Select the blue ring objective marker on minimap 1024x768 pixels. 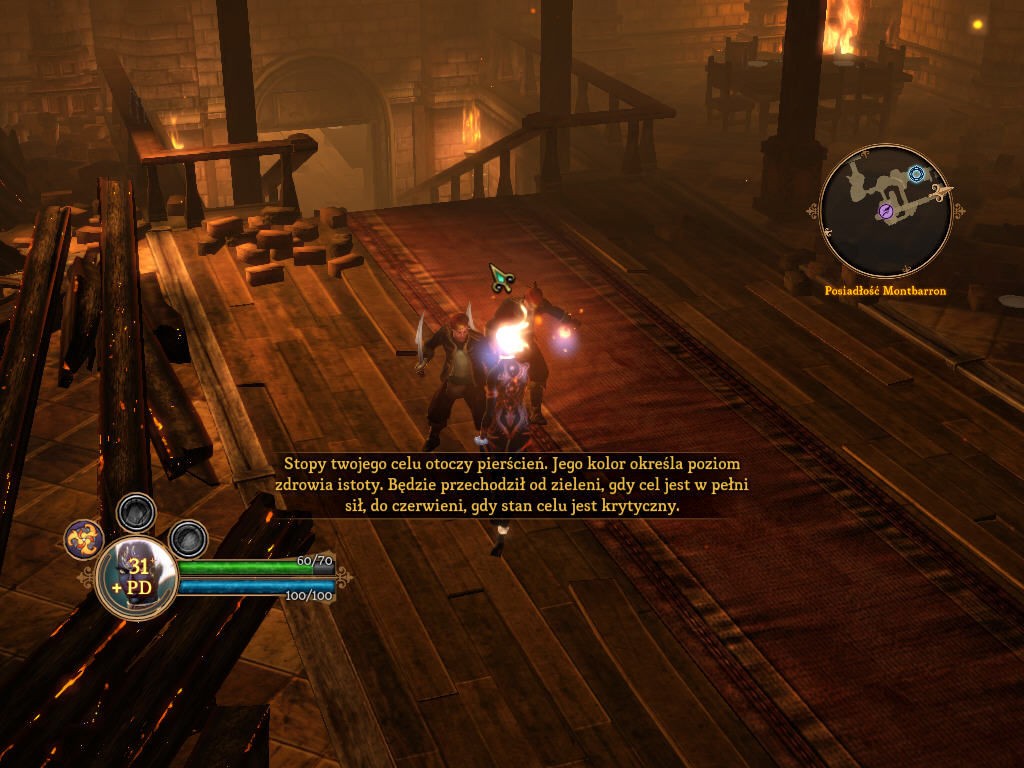point(915,175)
